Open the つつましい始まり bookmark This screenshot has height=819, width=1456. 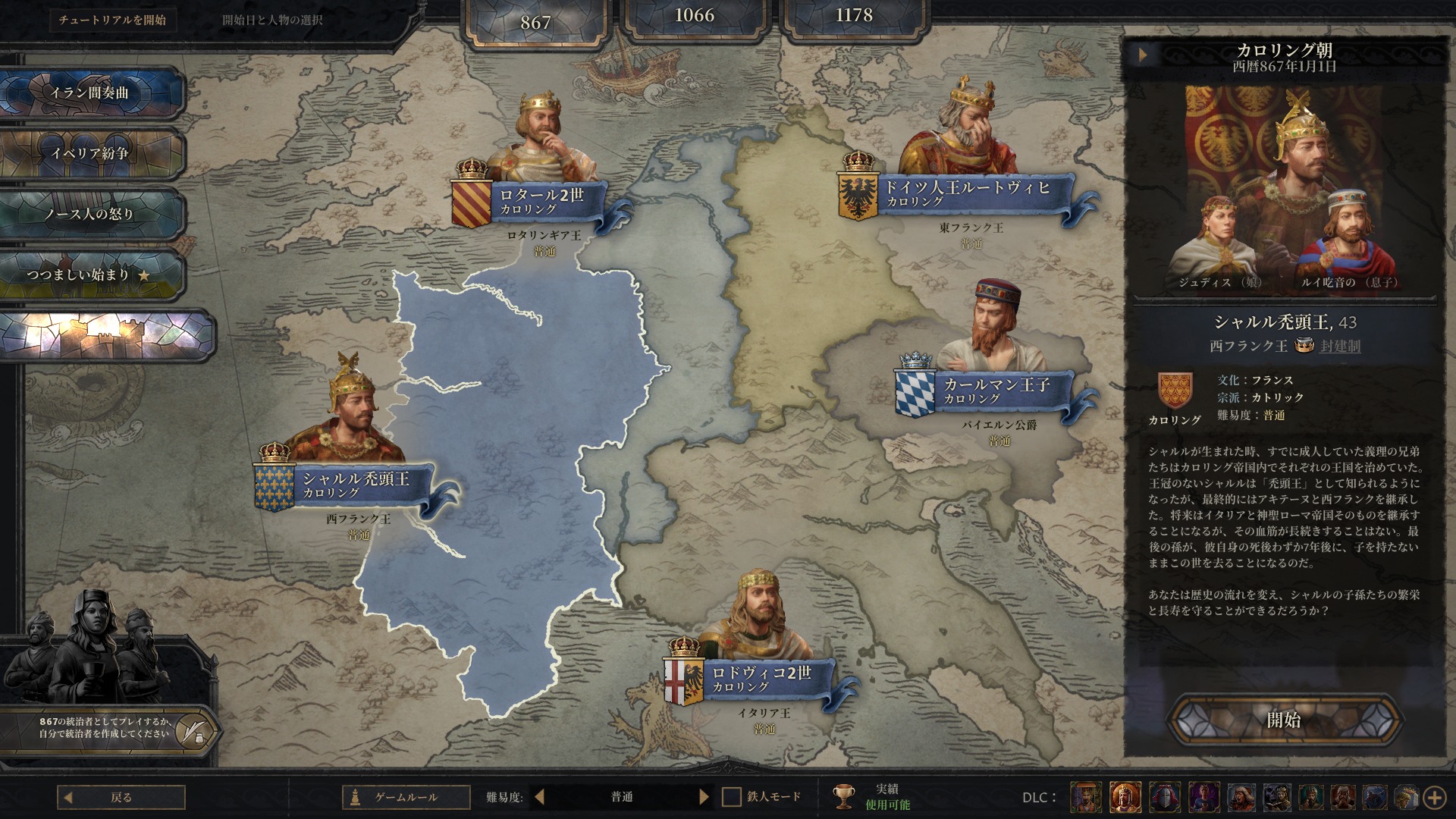(91, 275)
